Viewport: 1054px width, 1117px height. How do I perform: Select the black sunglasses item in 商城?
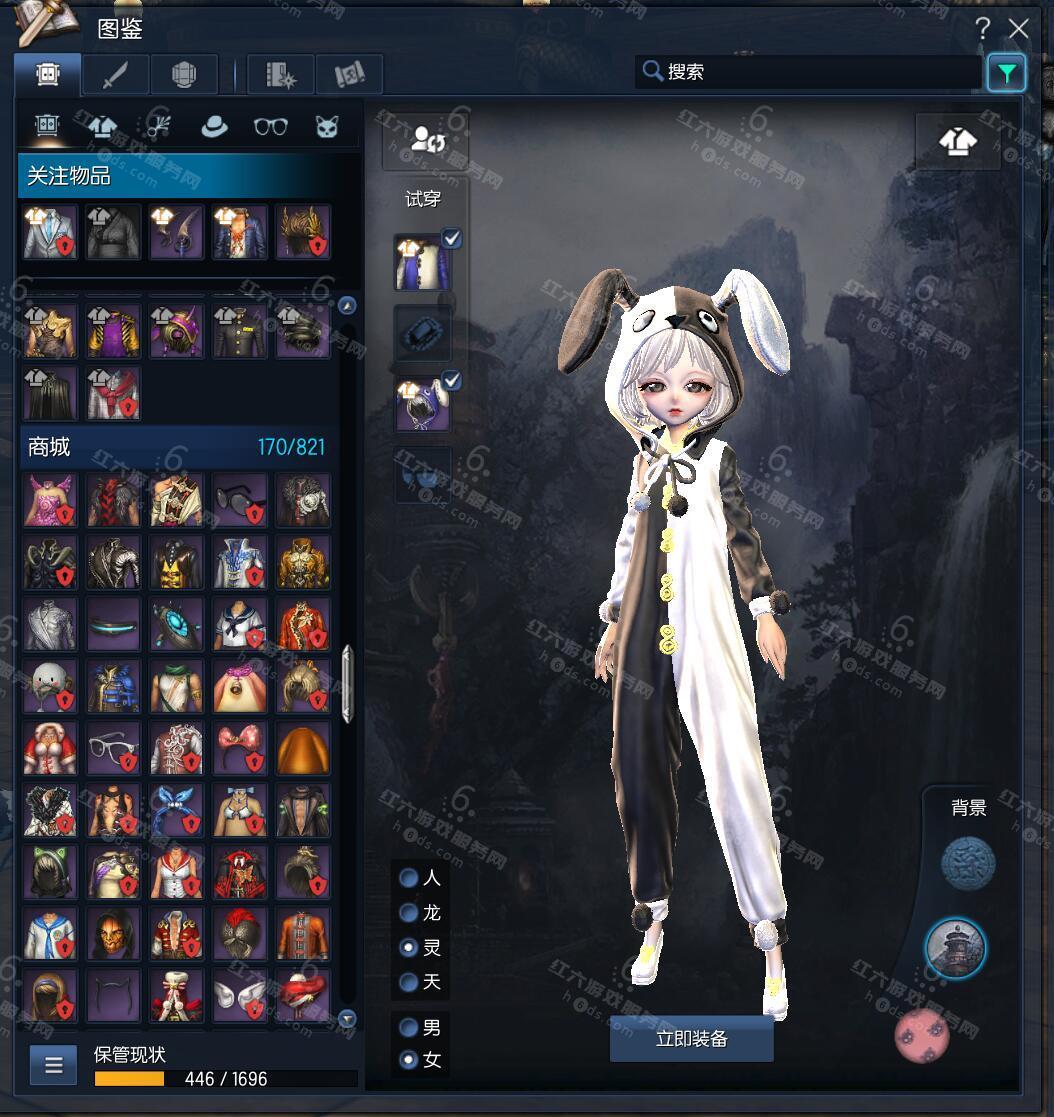(x=239, y=500)
